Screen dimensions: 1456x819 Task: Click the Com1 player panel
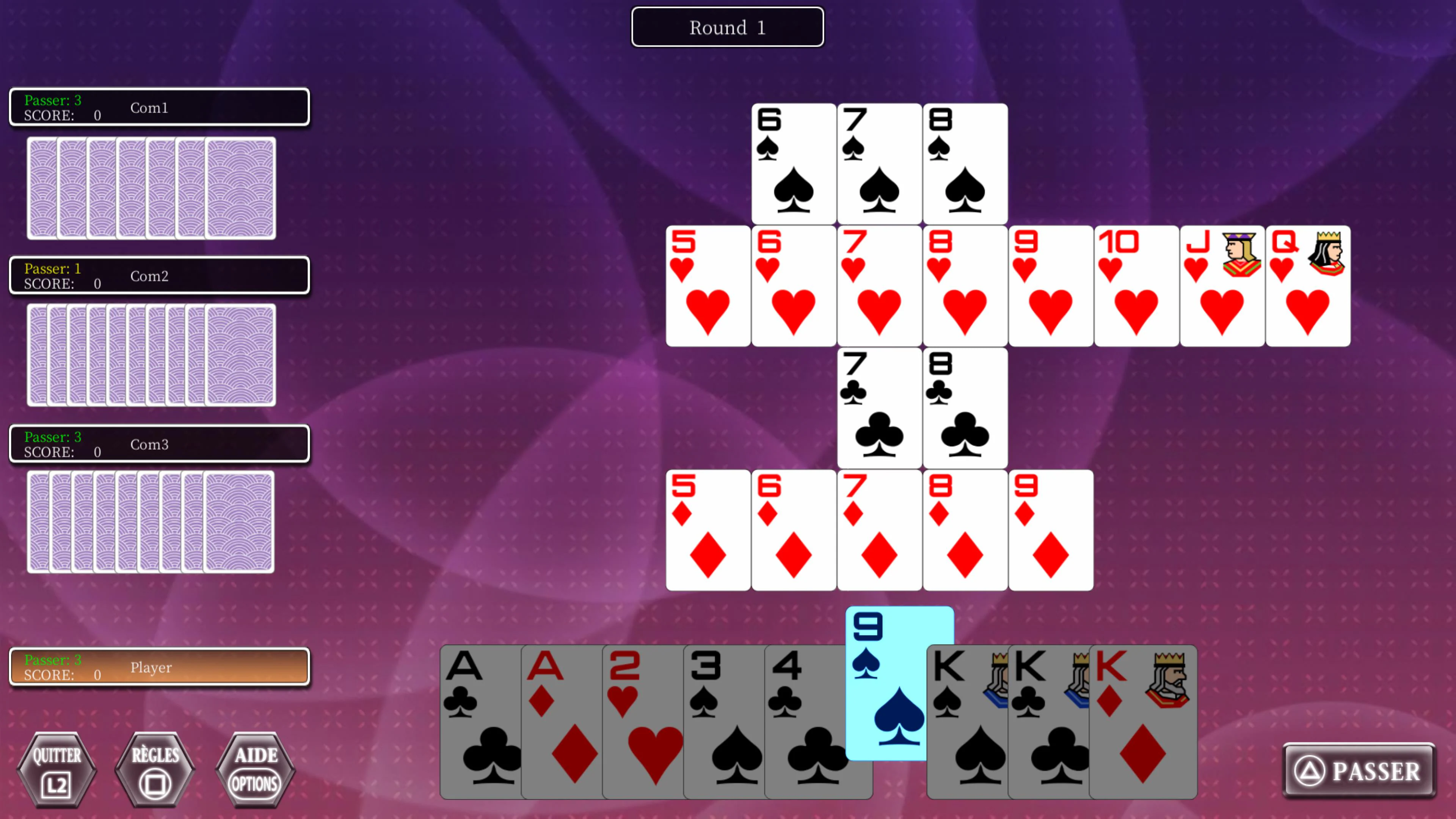(x=159, y=107)
